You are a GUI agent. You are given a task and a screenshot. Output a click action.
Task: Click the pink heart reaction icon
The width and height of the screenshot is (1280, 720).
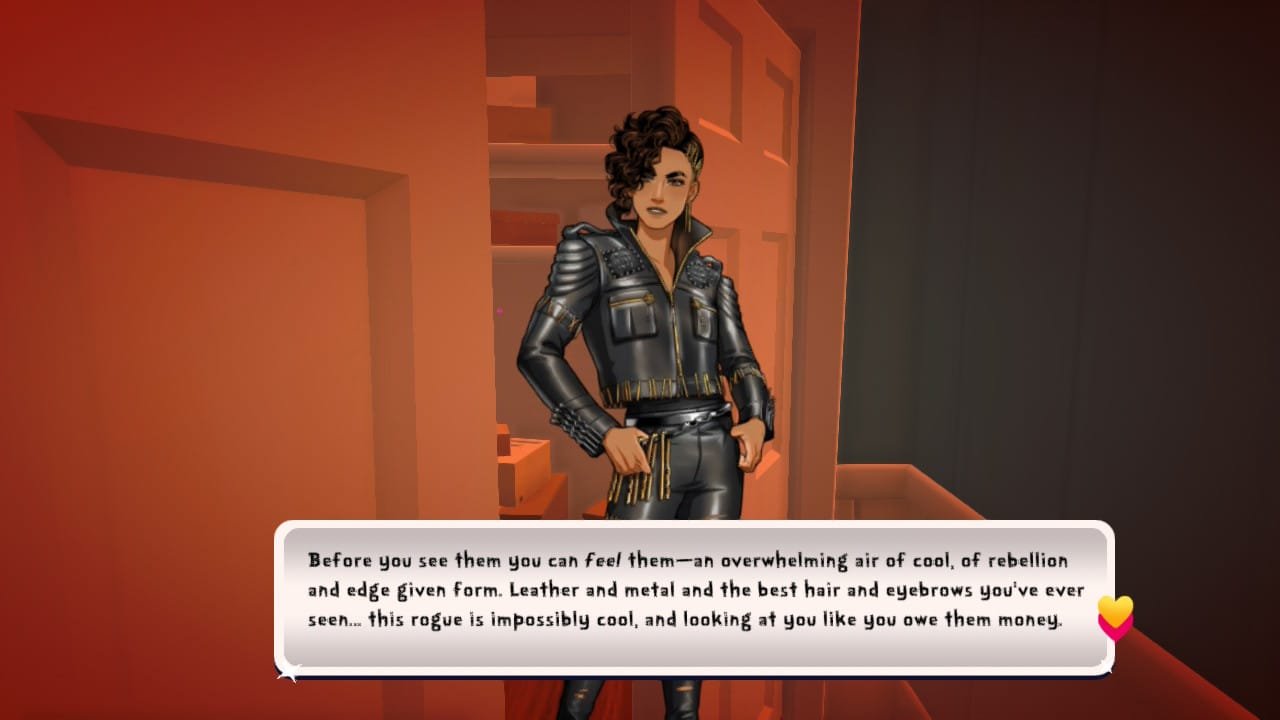coord(1113,632)
